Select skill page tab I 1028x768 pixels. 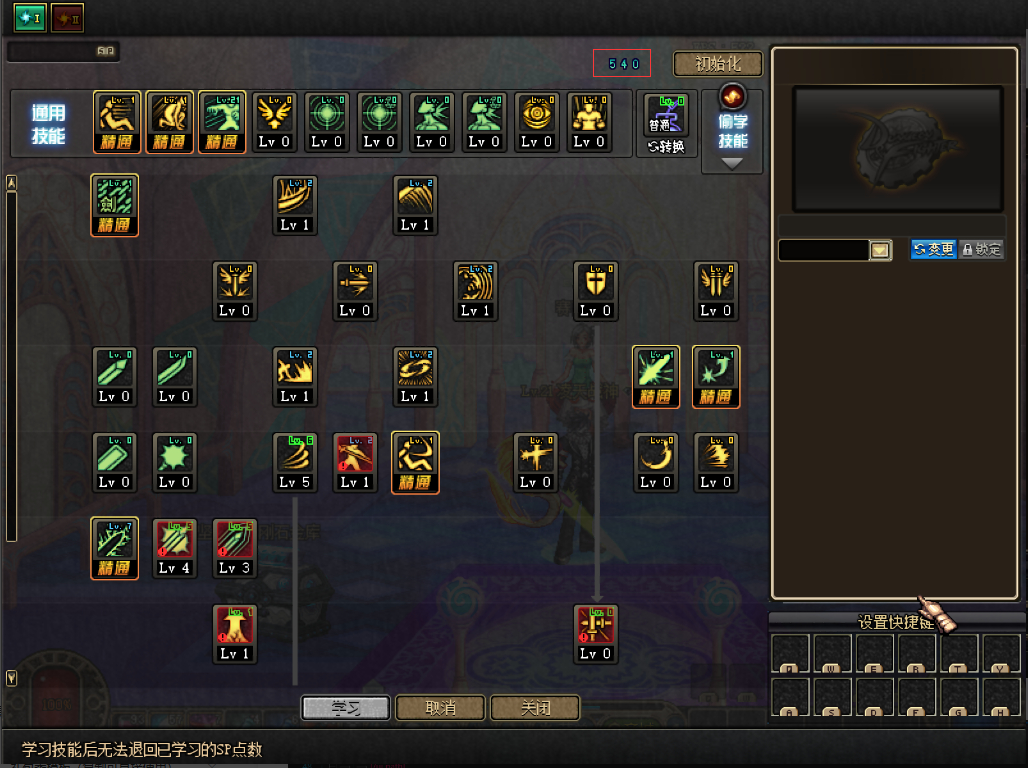point(29,17)
